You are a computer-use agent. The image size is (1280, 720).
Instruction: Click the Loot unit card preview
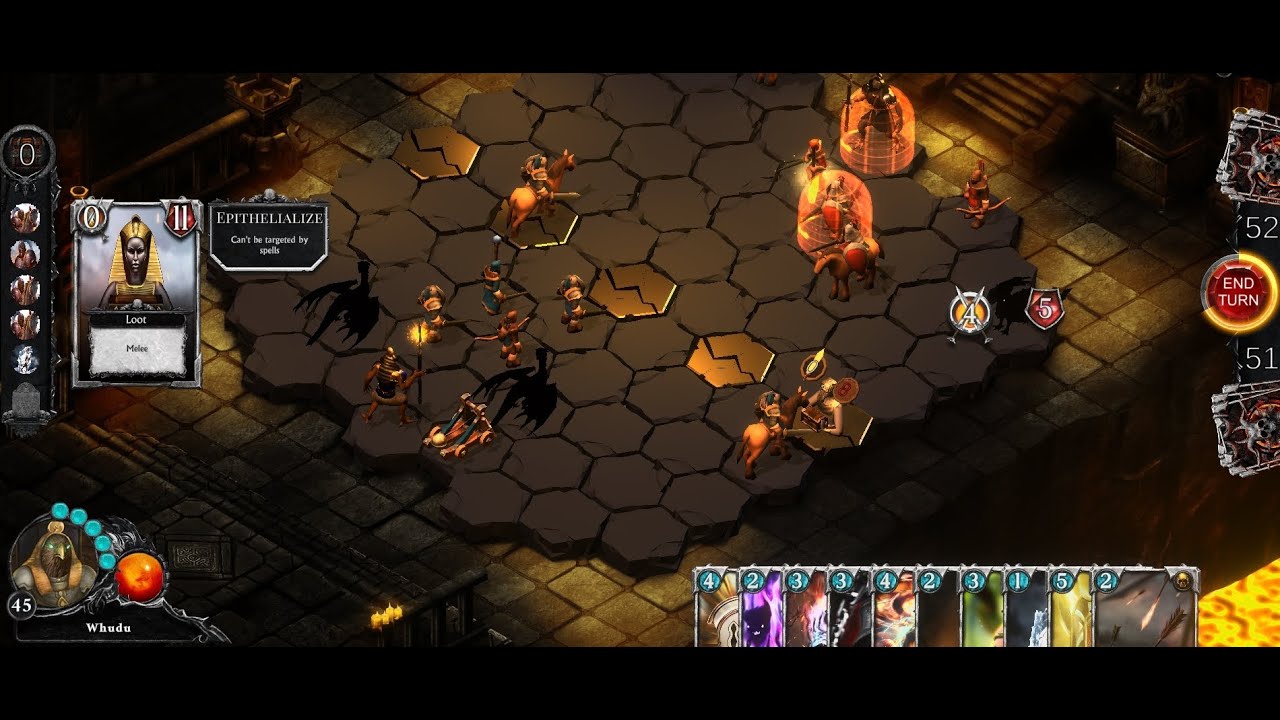(137, 292)
